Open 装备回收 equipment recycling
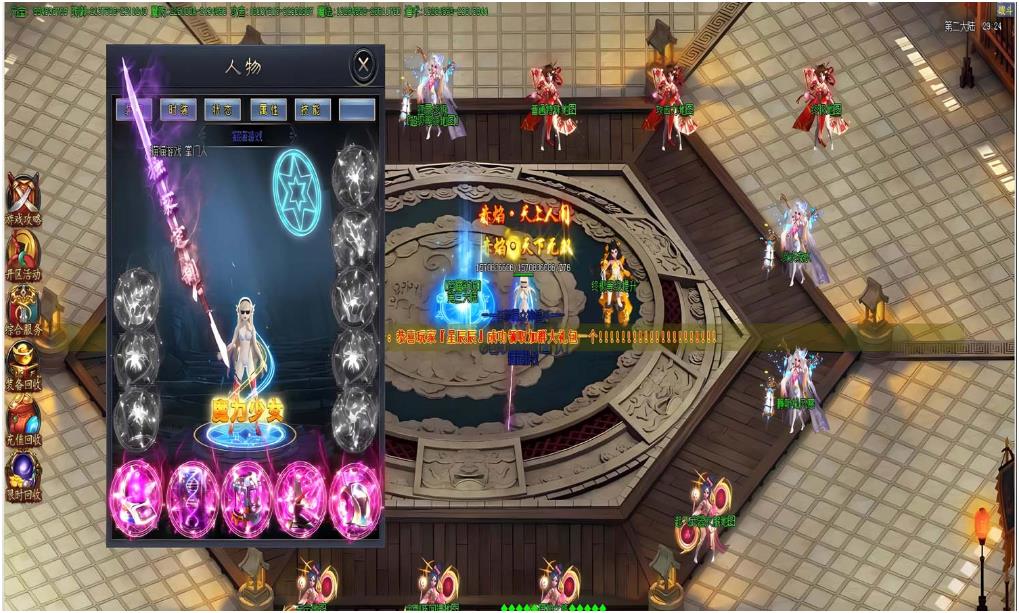This screenshot has height=613, width=1019. 24,364
